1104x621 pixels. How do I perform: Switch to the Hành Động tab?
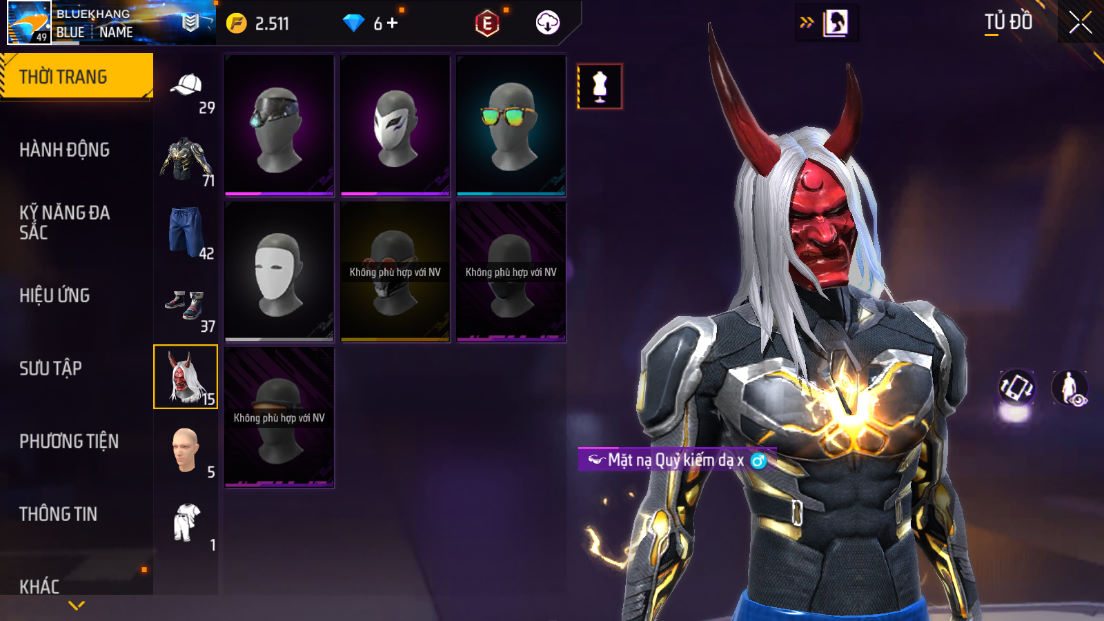pos(65,150)
